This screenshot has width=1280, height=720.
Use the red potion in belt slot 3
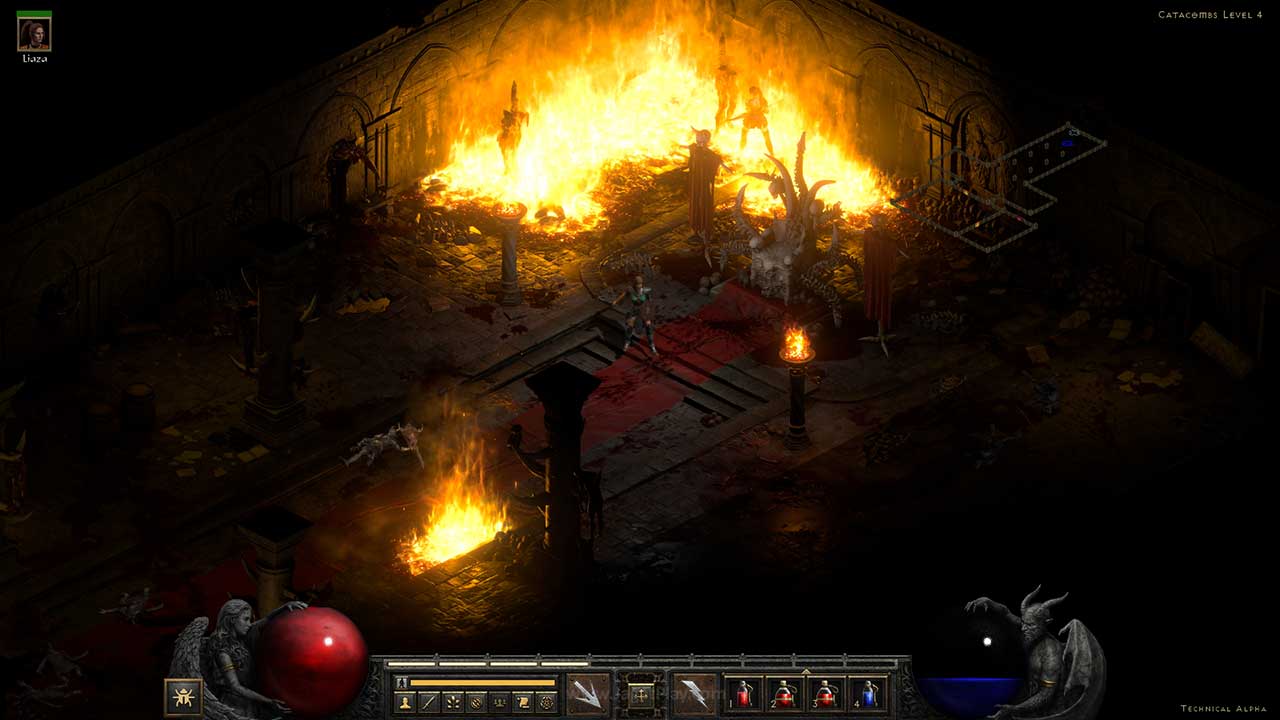(x=827, y=694)
